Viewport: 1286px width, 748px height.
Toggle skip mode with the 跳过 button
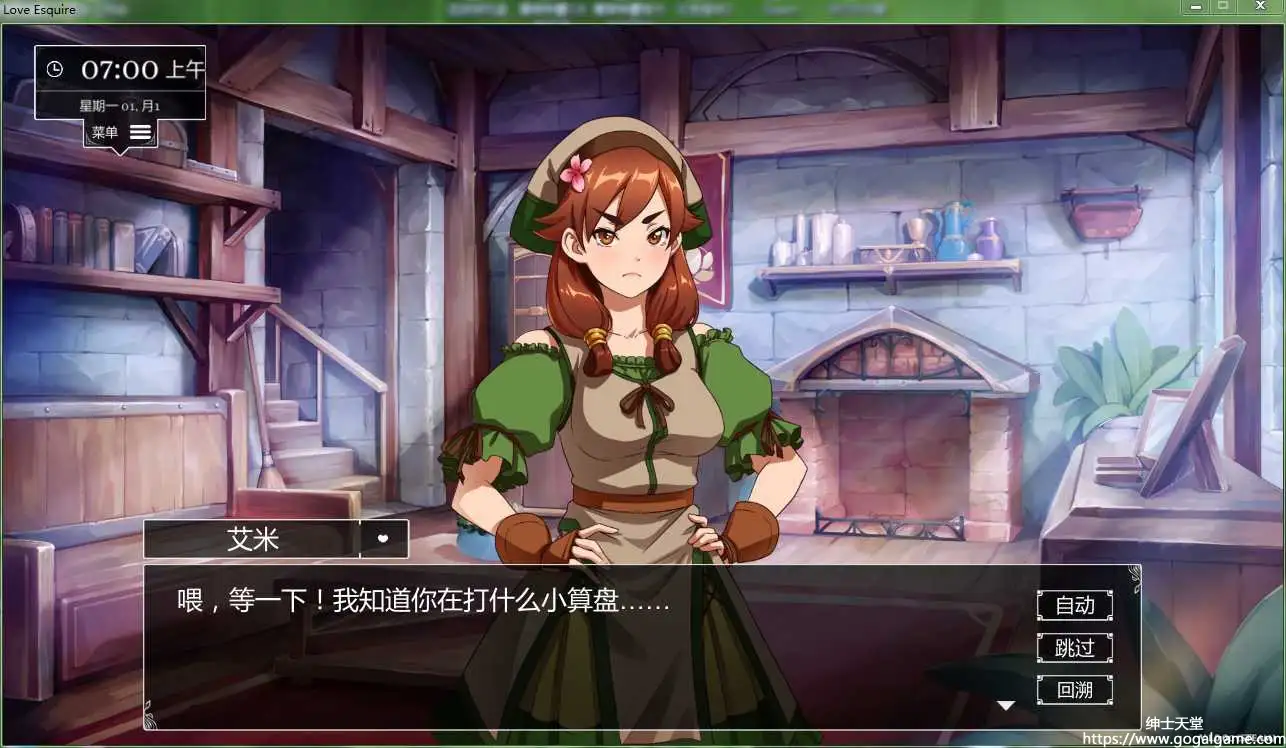(1074, 648)
